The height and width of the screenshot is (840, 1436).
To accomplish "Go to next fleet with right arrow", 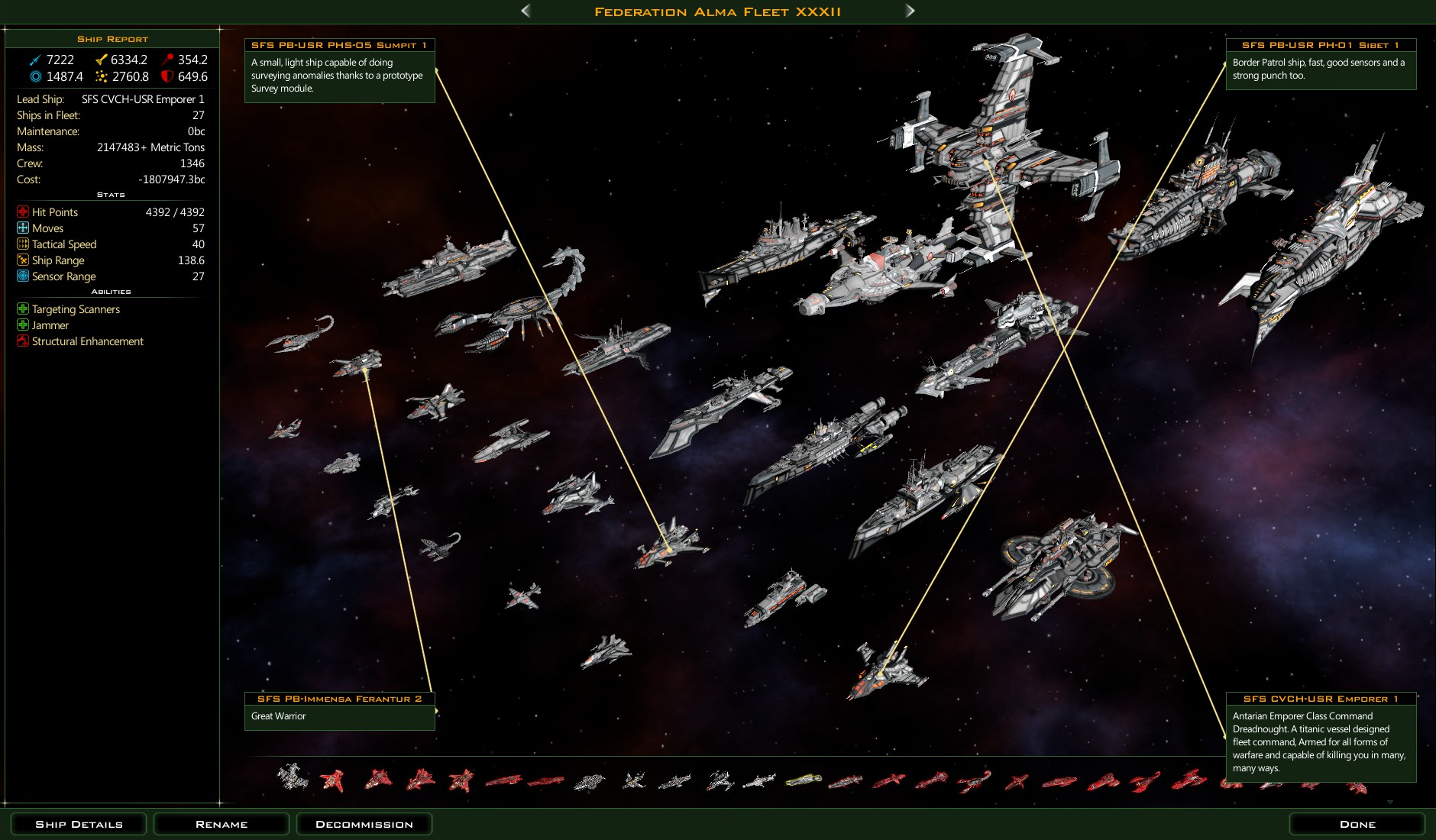I will click(910, 11).
